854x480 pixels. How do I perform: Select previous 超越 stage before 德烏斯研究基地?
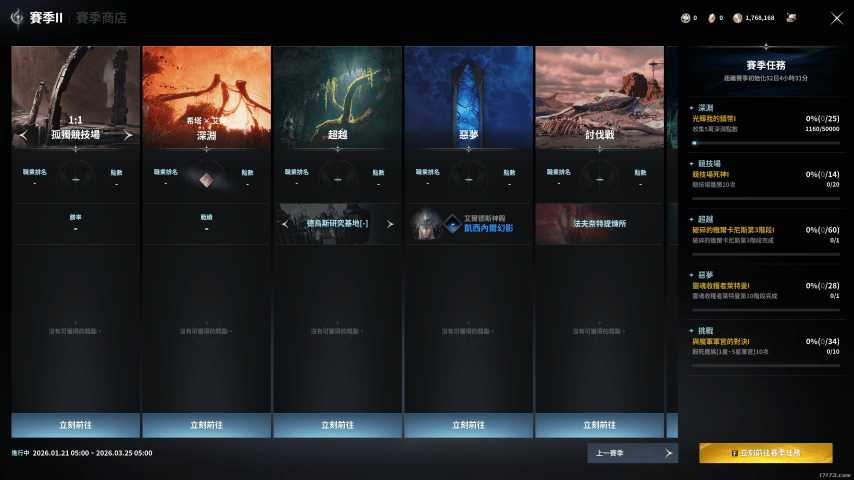286,224
